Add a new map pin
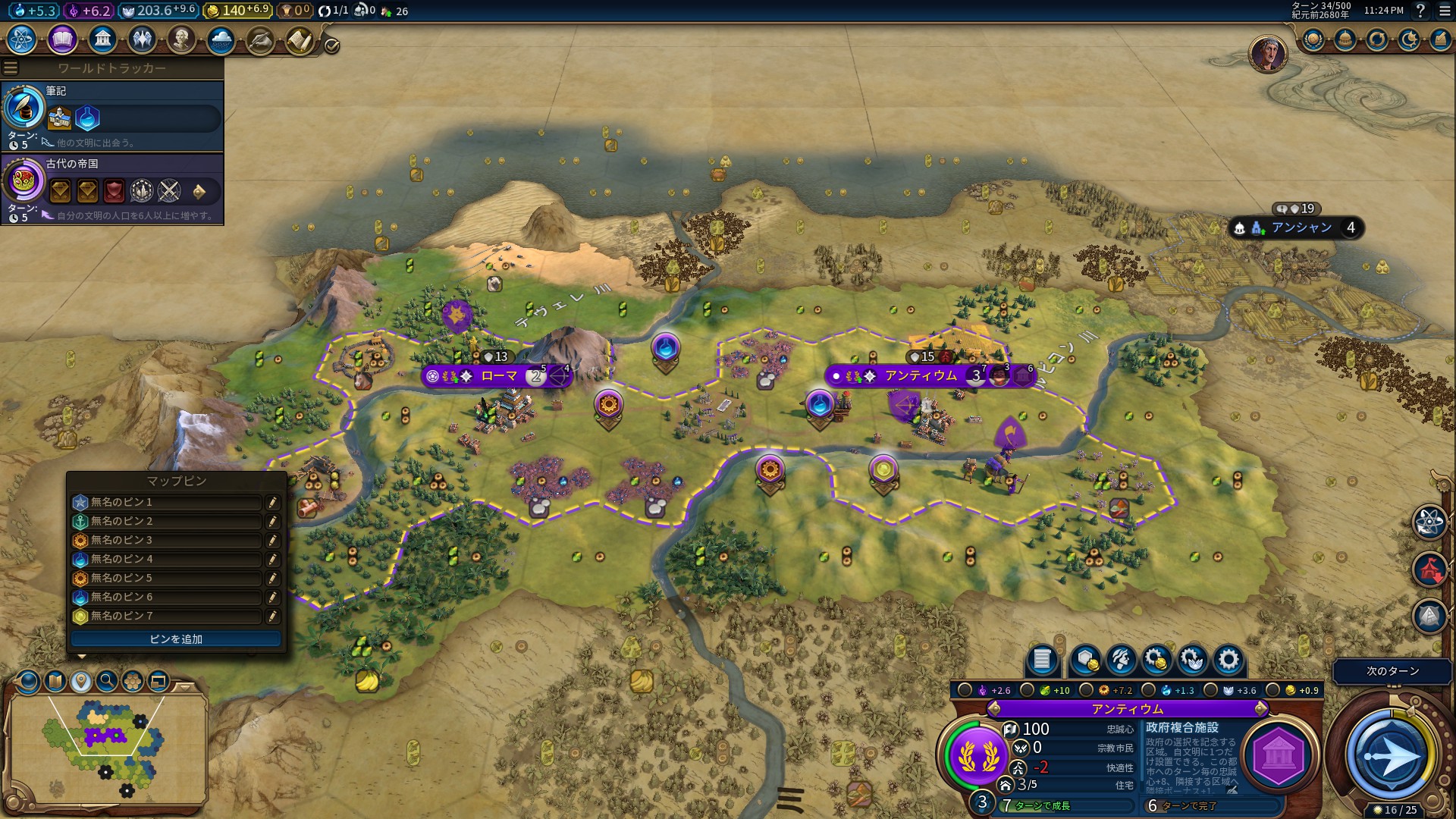The width and height of the screenshot is (1456, 819). tap(176, 639)
